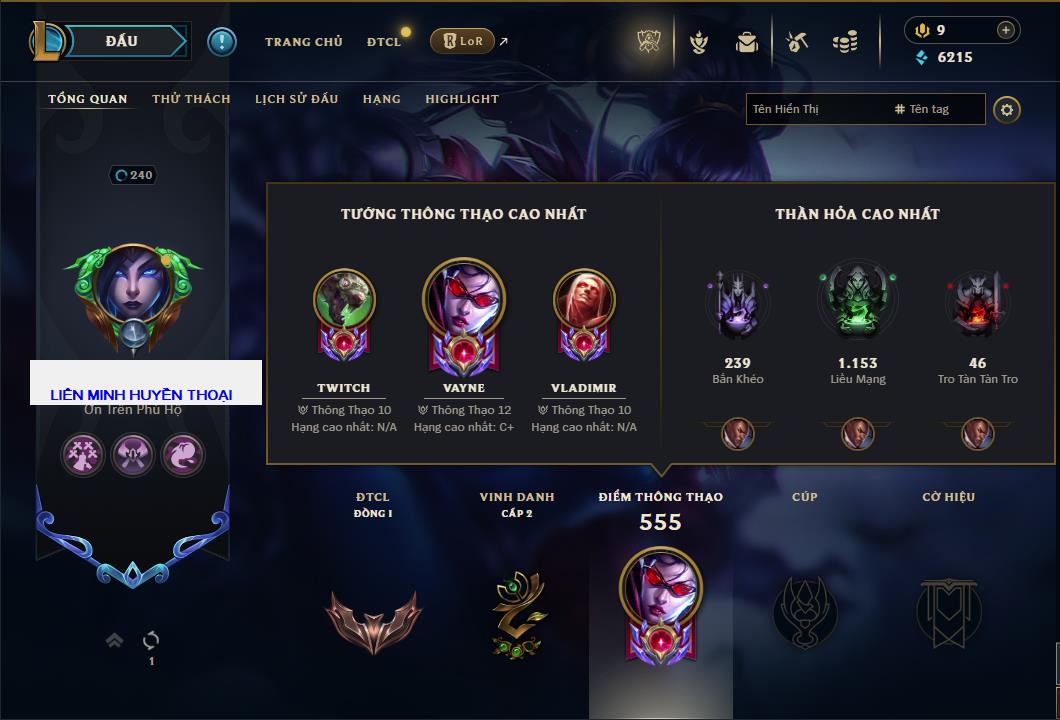The height and width of the screenshot is (720, 1060).
Task: Open the TRANG CHỦ home page
Action: tap(303, 42)
